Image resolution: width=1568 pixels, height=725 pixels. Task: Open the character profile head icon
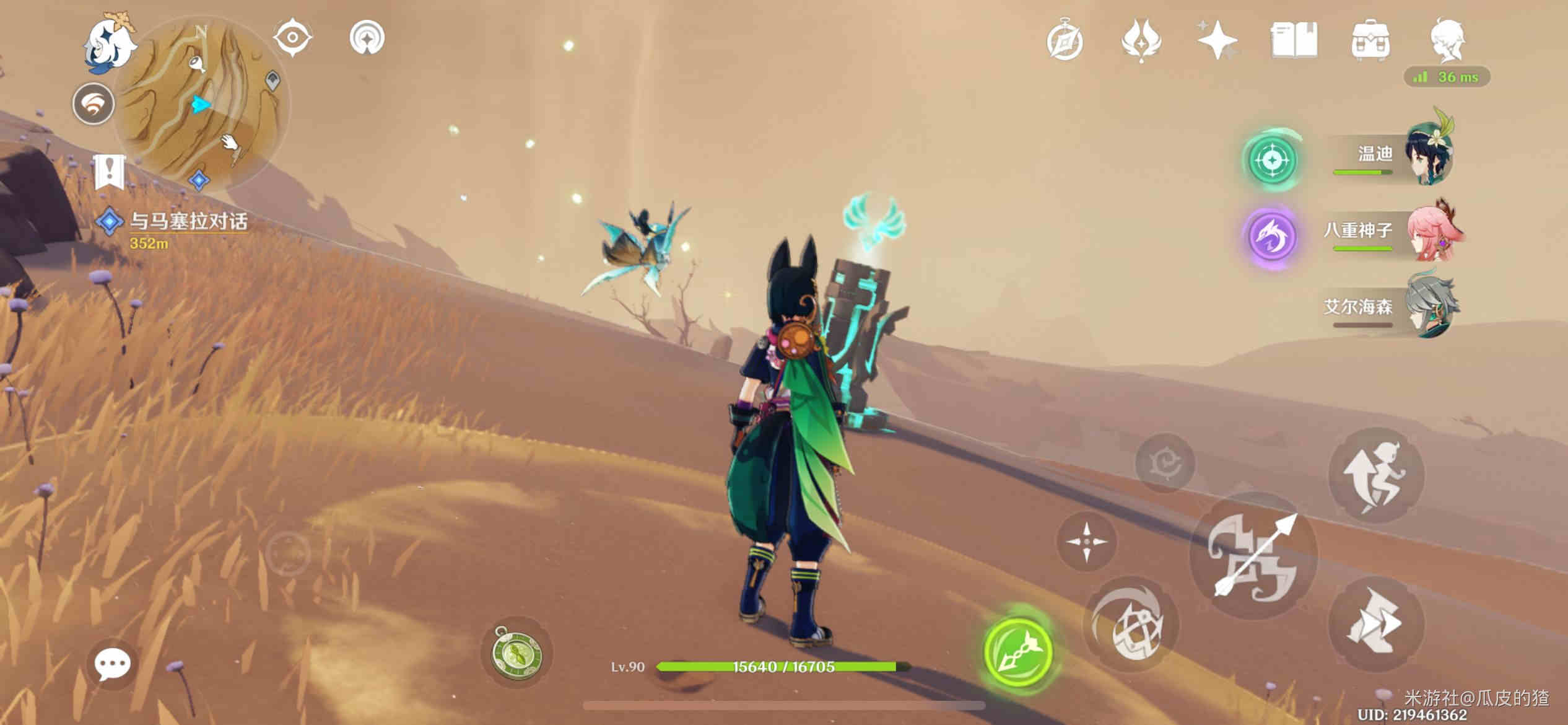(x=1448, y=41)
